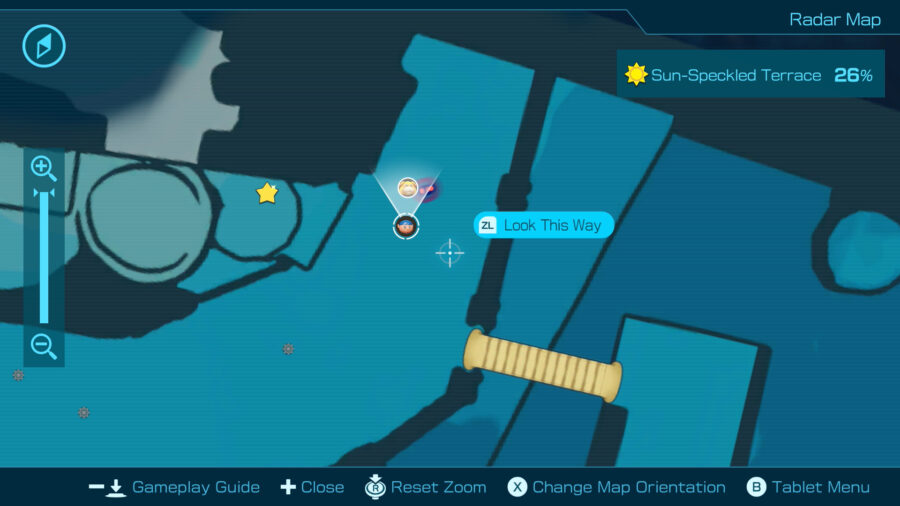Zoom in with the plus magnifier
The image size is (900, 506).
[43, 167]
